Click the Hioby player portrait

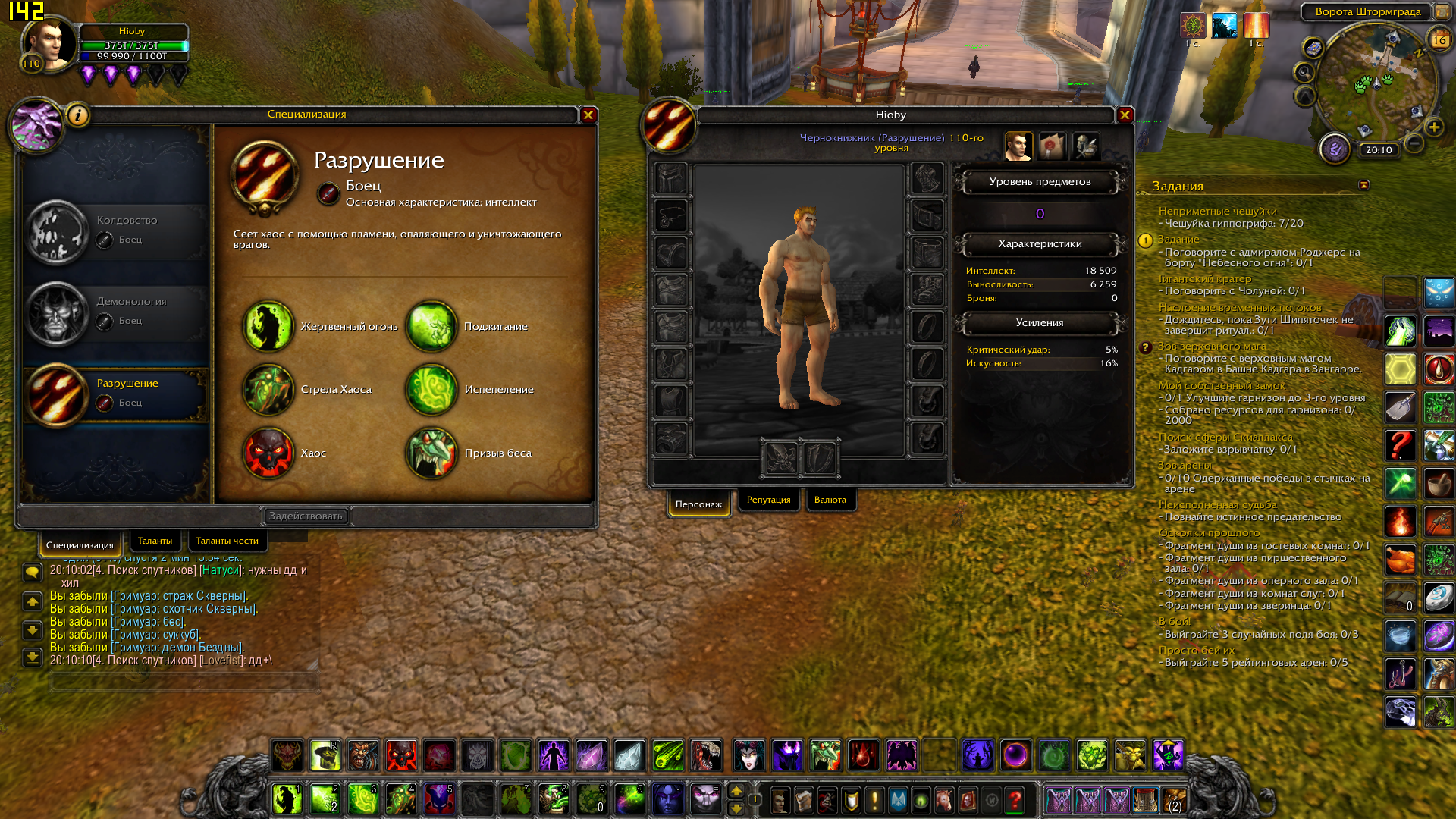[x=49, y=44]
